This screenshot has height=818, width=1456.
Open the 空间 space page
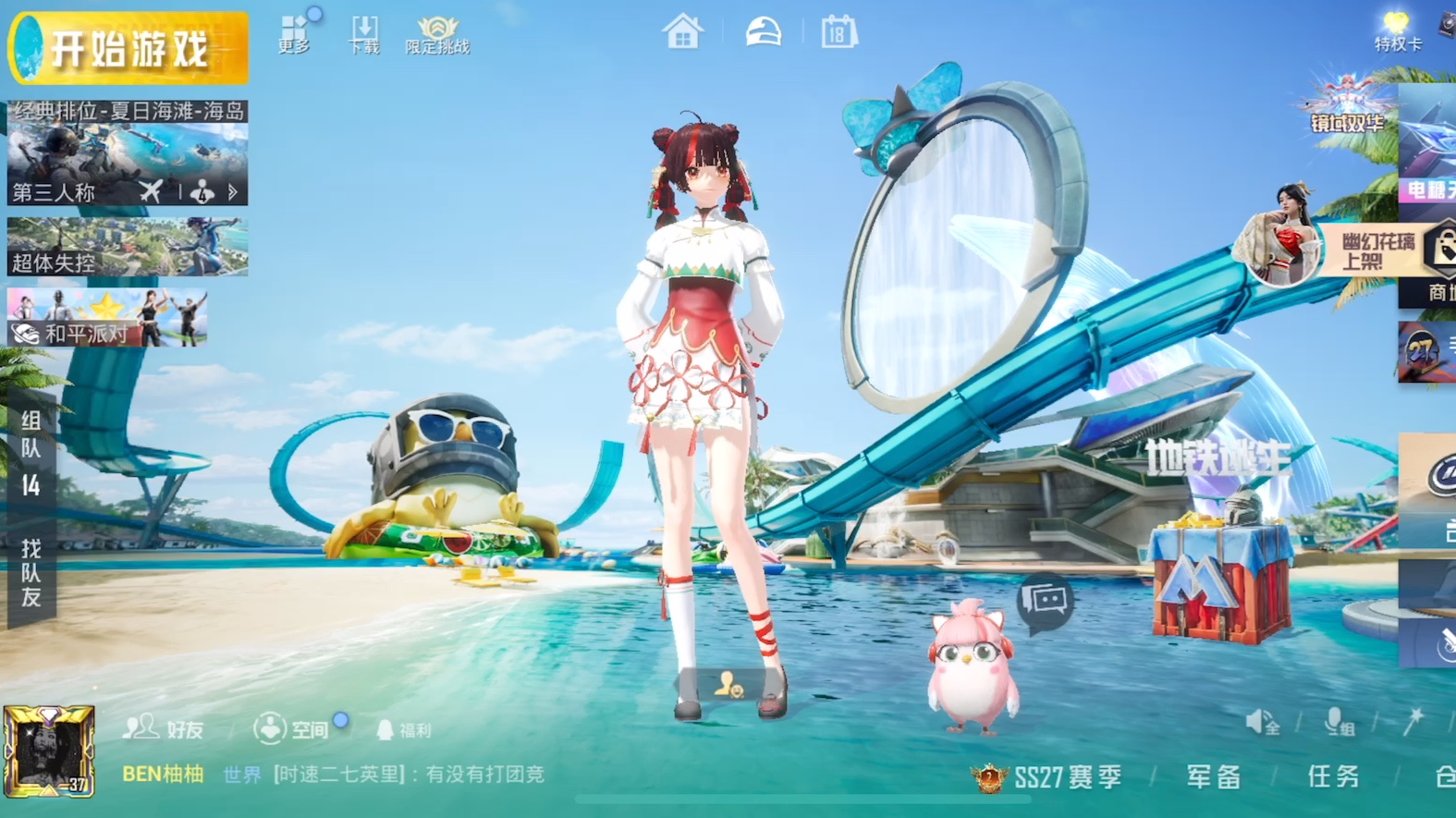click(x=293, y=729)
